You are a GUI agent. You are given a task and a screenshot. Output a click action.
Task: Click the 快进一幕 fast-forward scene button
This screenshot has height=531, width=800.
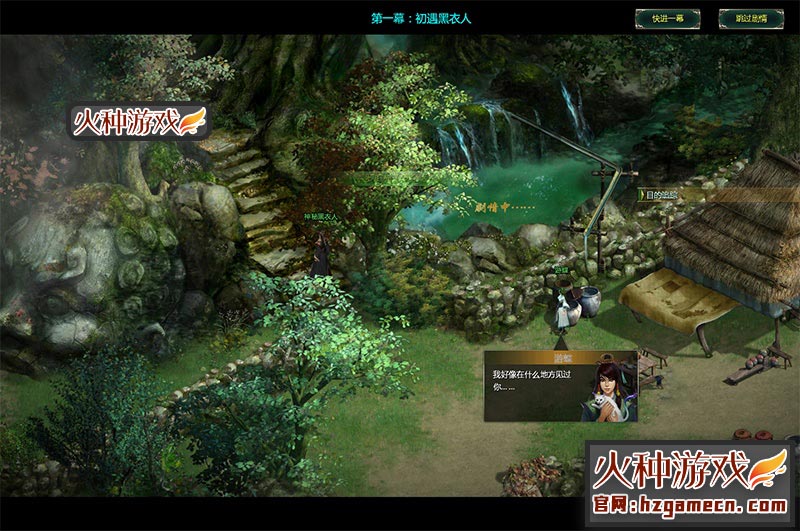click(x=667, y=18)
